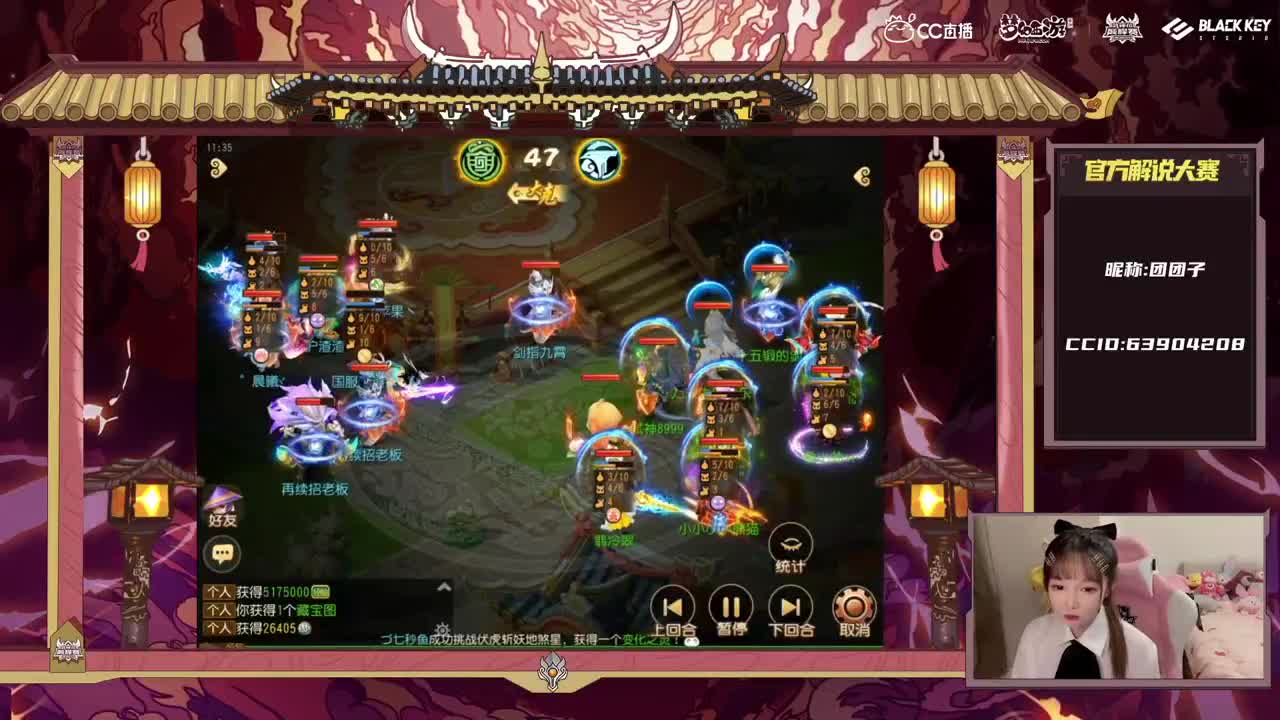1280x720 pixels.
Task: Pause the battle with the 暂停 button
Action: pos(730,605)
